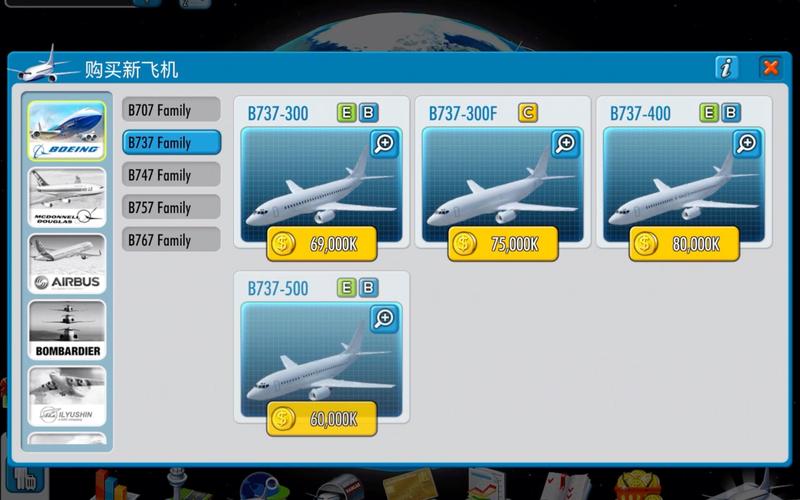Screen dimensions: 800x500
Task: Pick the Bombardier manufacturer
Action: 67,330
